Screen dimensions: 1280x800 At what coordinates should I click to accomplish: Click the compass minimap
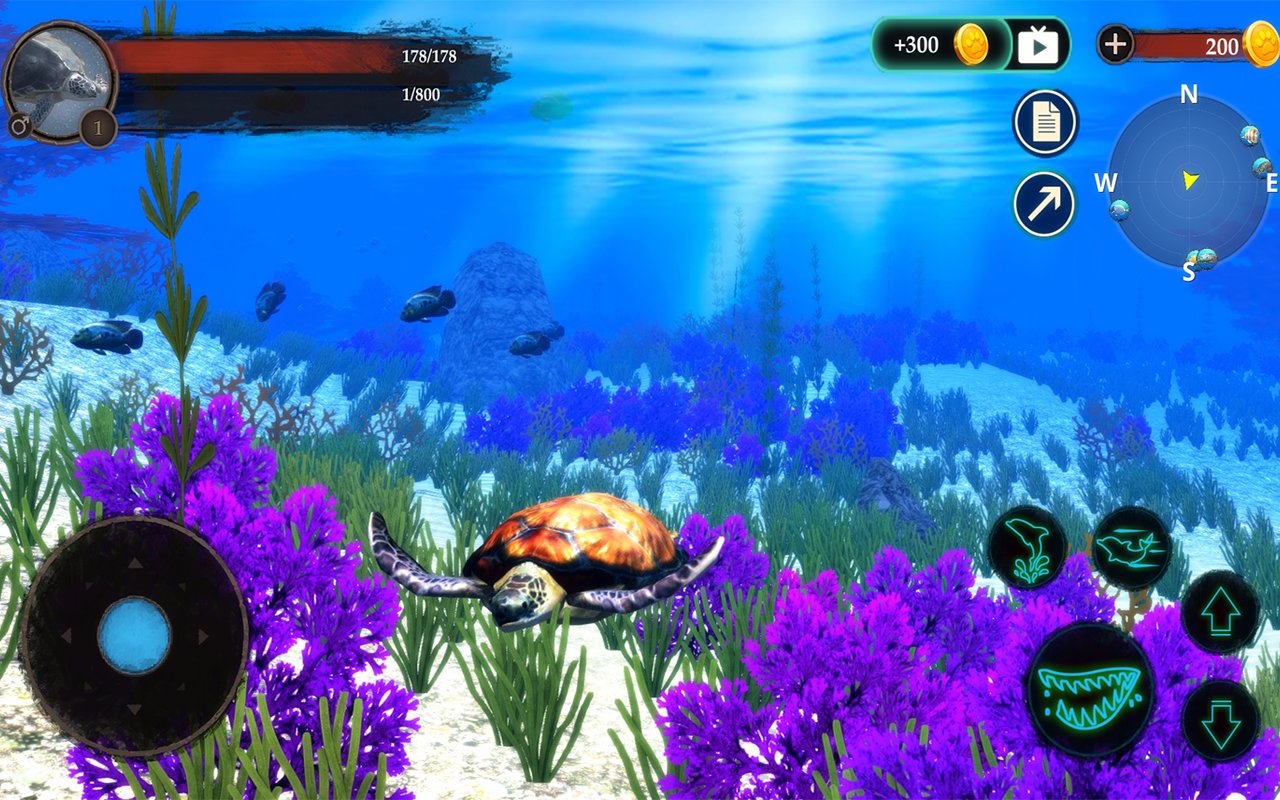click(1188, 182)
